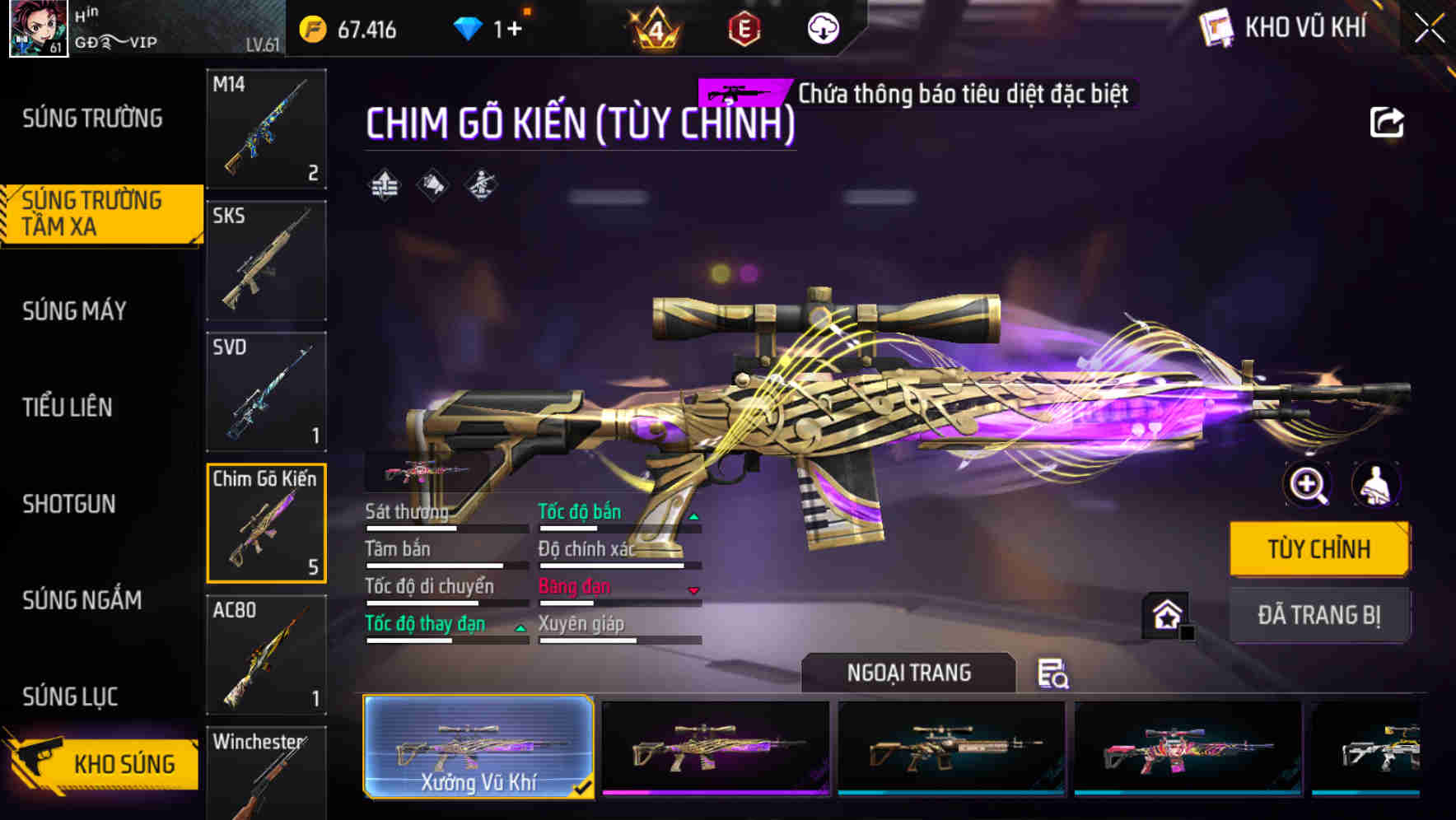Image resolution: width=1456 pixels, height=820 pixels.
Task: Toggle the ĐÃ TRANG BỊ equipped state
Action: click(x=1319, y=614)
